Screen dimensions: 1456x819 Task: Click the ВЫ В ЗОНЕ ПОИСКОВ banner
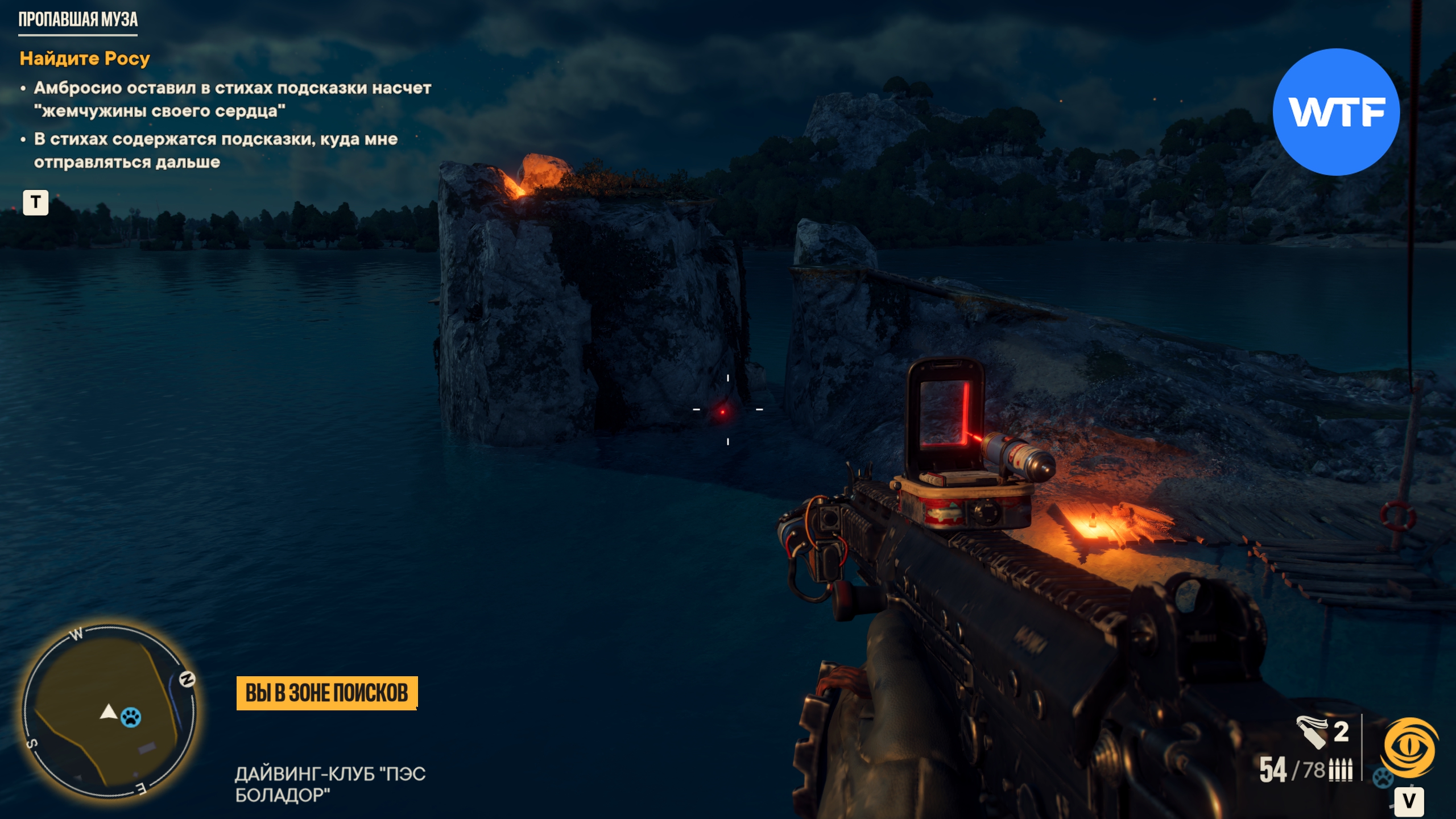click(326, 693)
